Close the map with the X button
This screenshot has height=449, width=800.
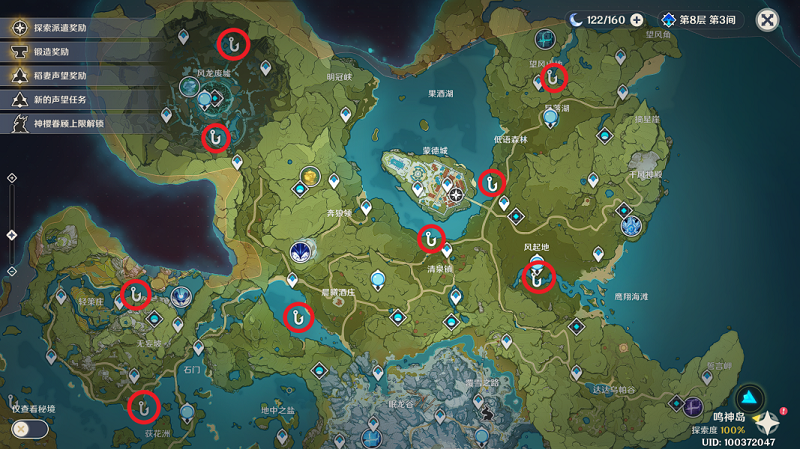767,20
